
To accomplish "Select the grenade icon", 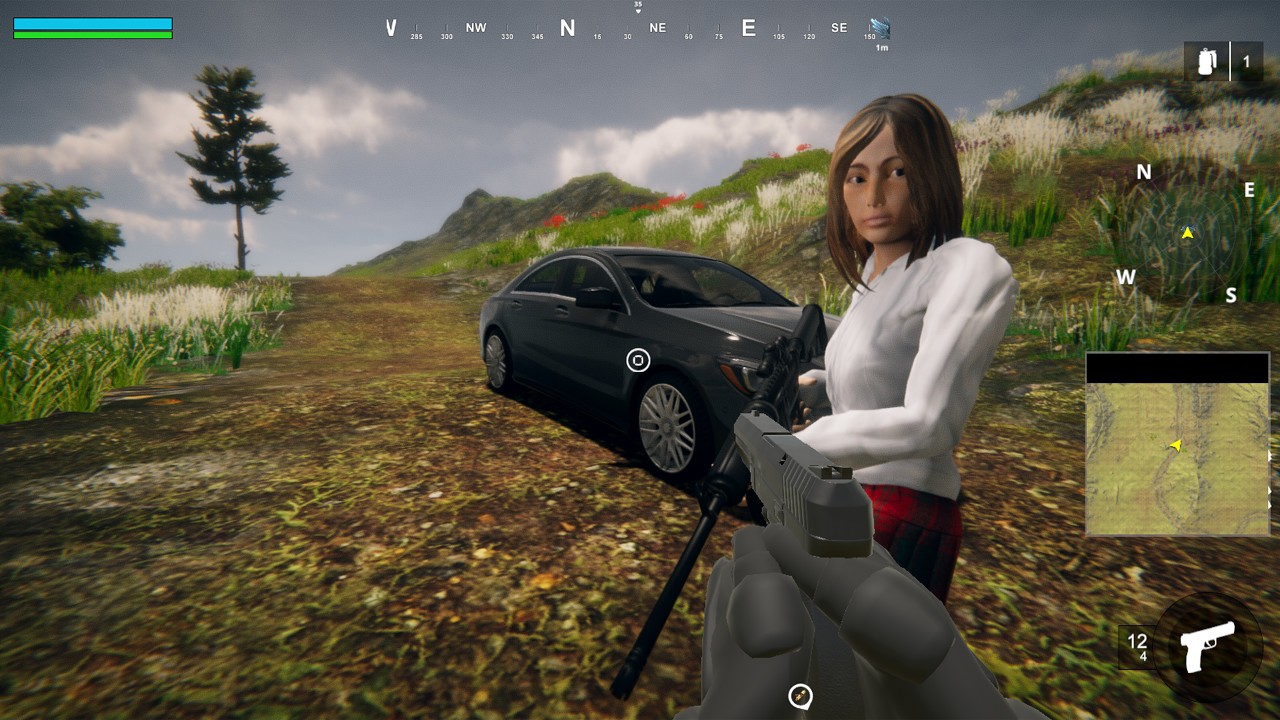I will point(1207,62).
